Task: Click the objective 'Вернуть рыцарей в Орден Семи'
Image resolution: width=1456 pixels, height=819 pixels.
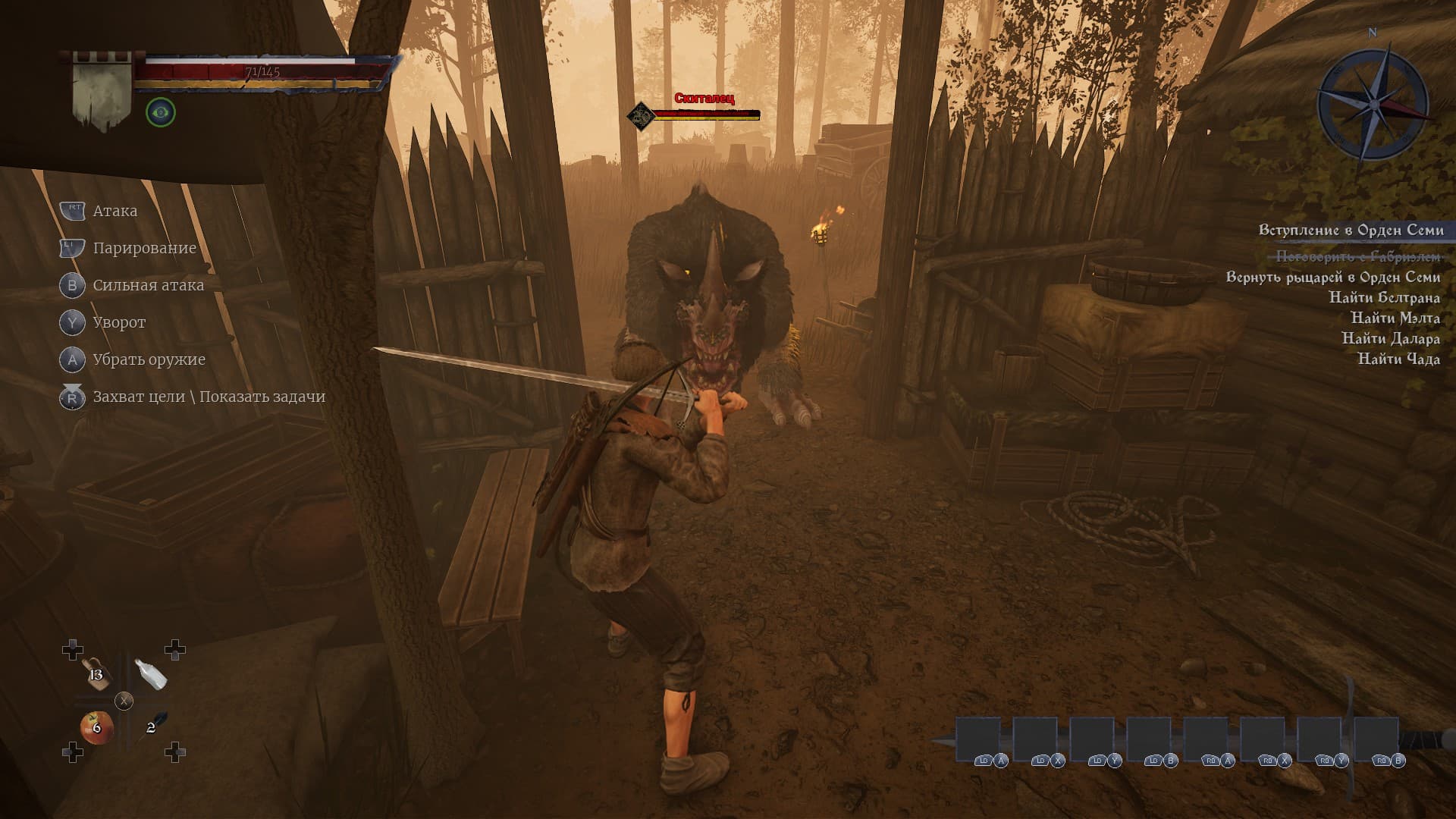Action: 1332,277
